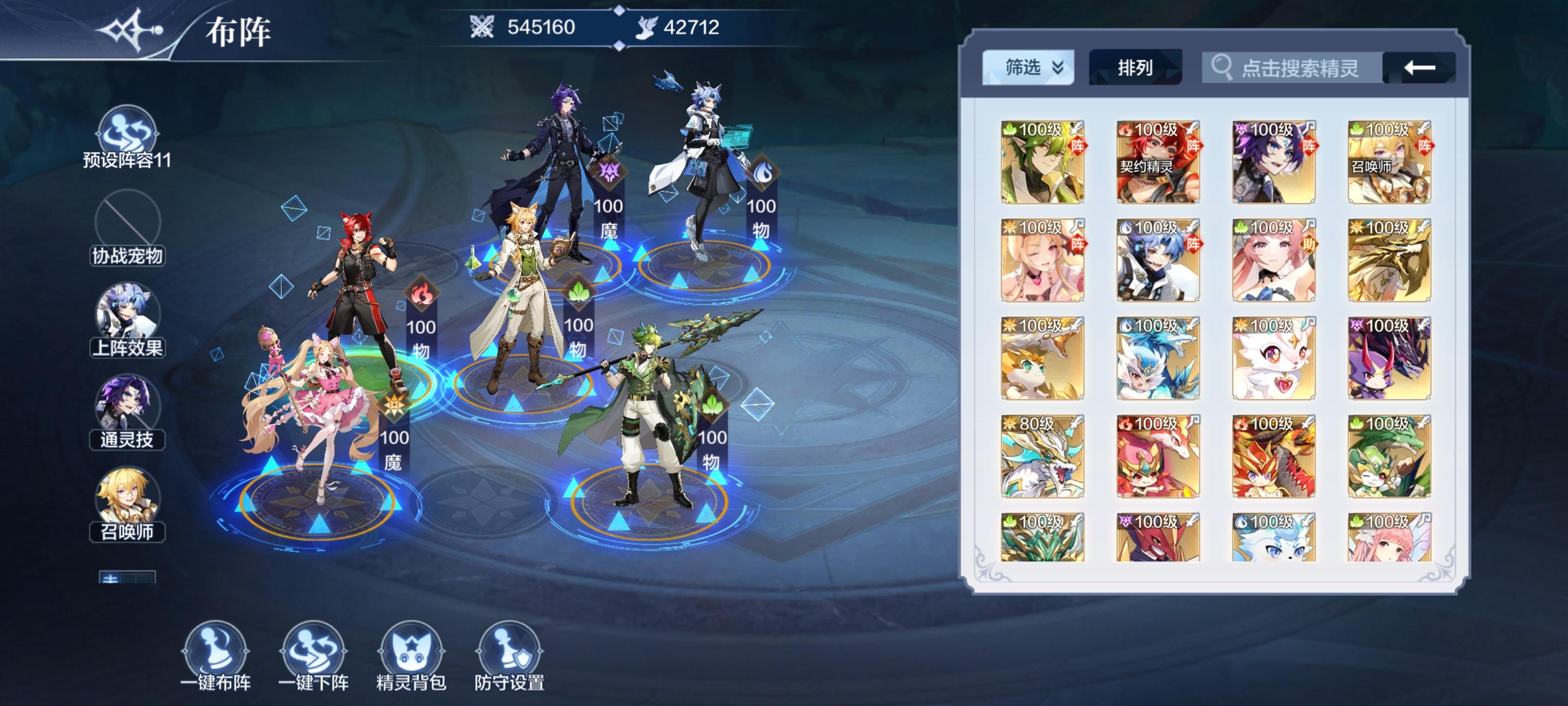Expand the 筛选 filter dropdown

pyautogui.click(x=1058, y=69)
